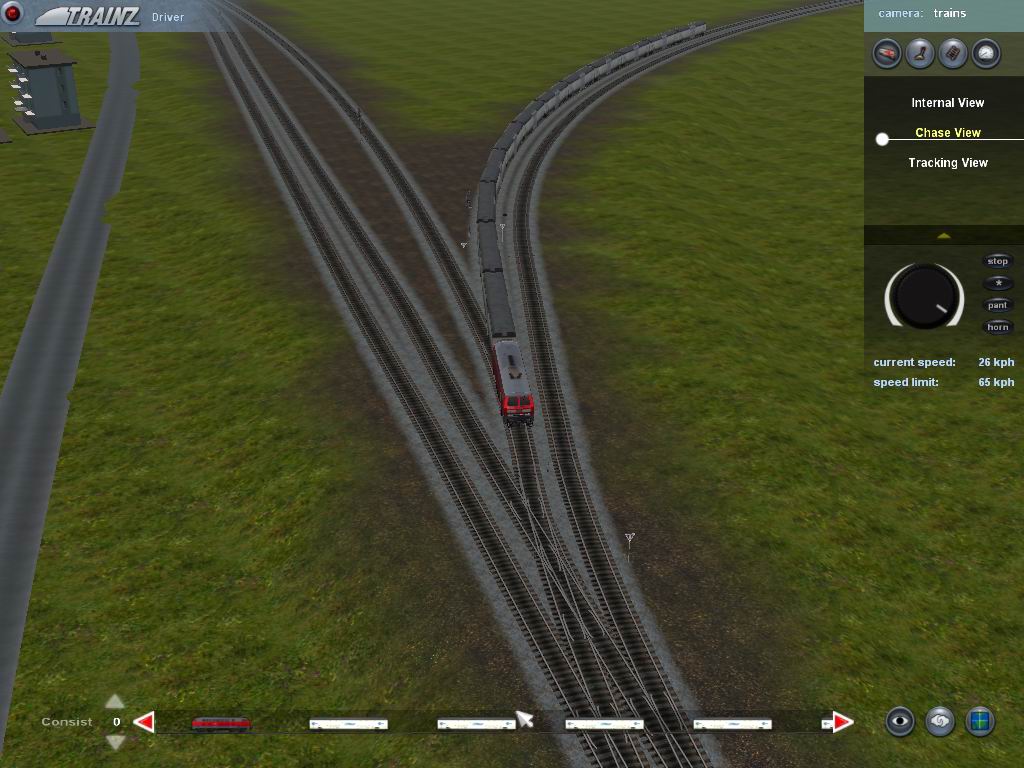Open the train icon panel
1024x768 pixels.
[887, 53]
